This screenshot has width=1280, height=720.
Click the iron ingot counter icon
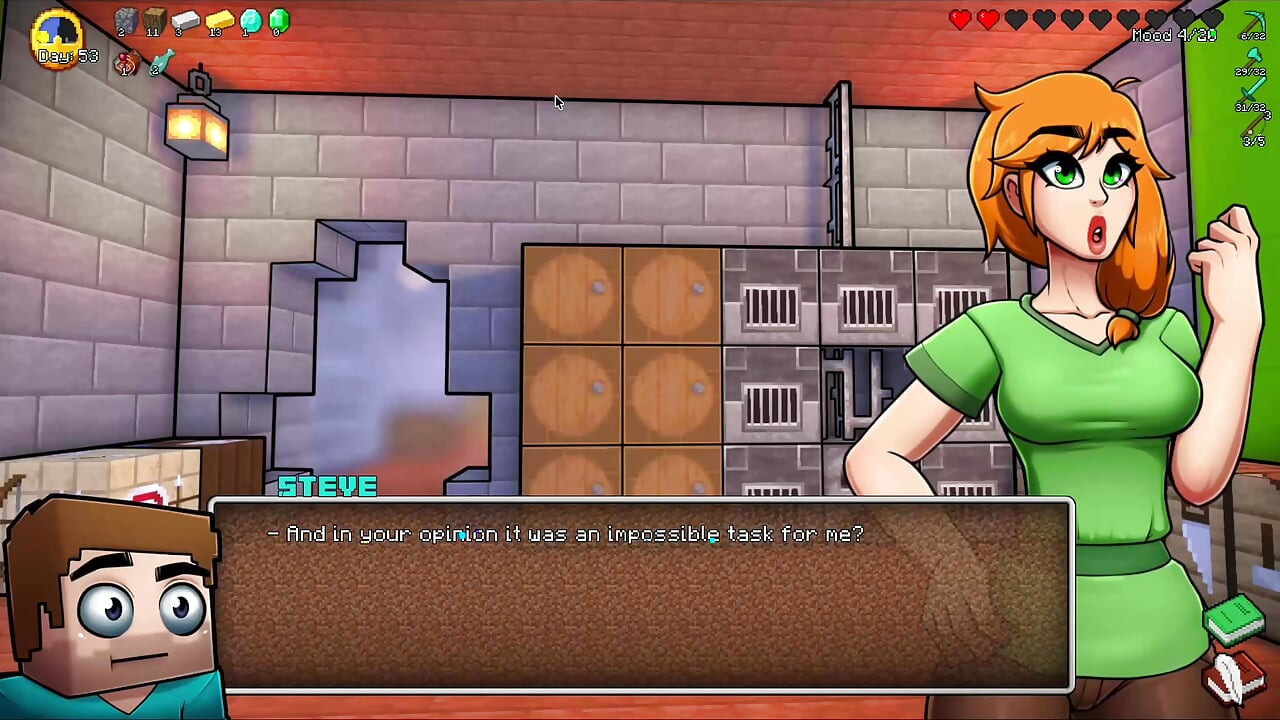coord(186,20)
